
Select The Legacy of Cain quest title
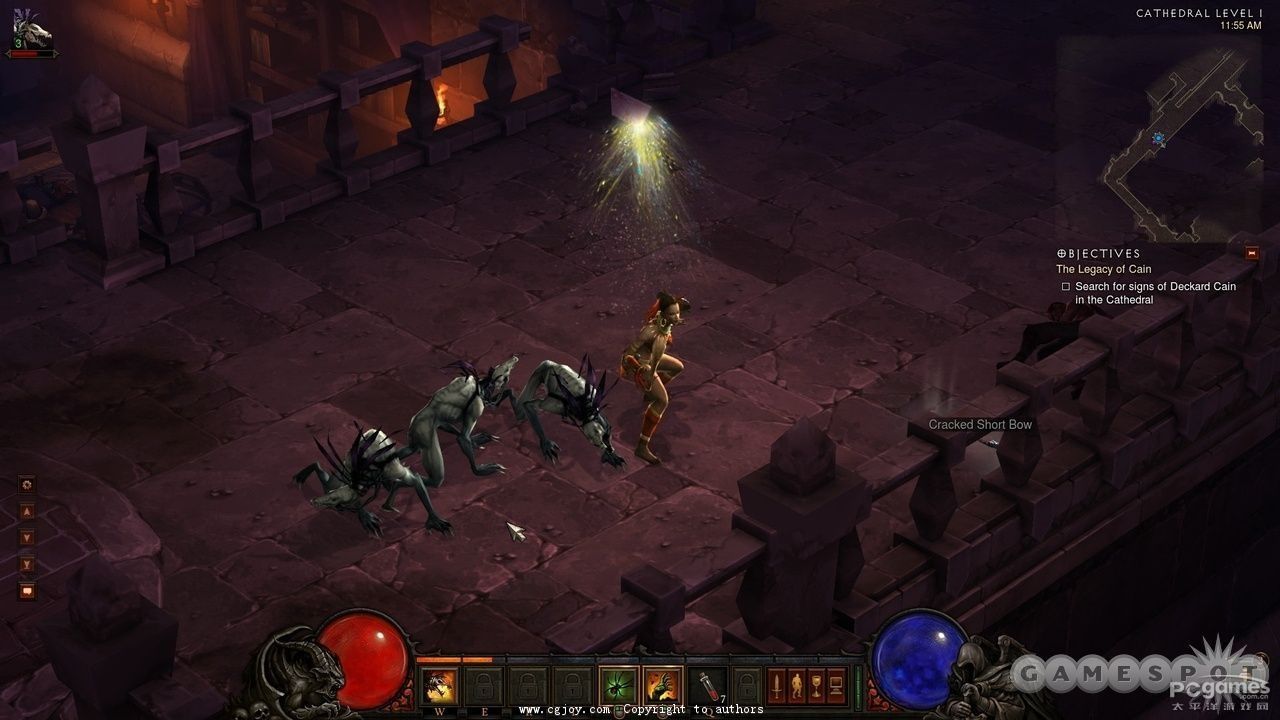tap(1103, 270)
